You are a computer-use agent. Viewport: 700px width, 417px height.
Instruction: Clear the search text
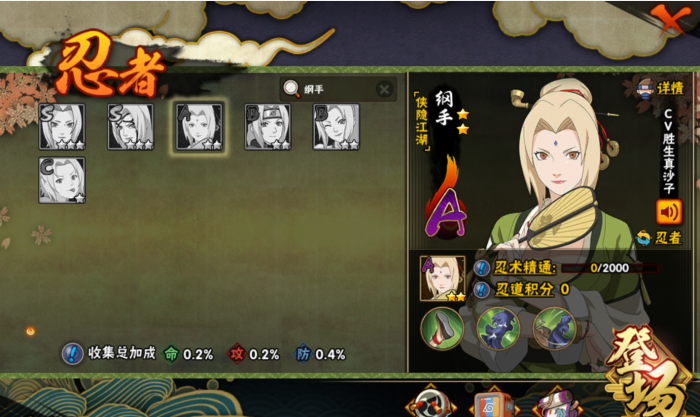[384, 89]
